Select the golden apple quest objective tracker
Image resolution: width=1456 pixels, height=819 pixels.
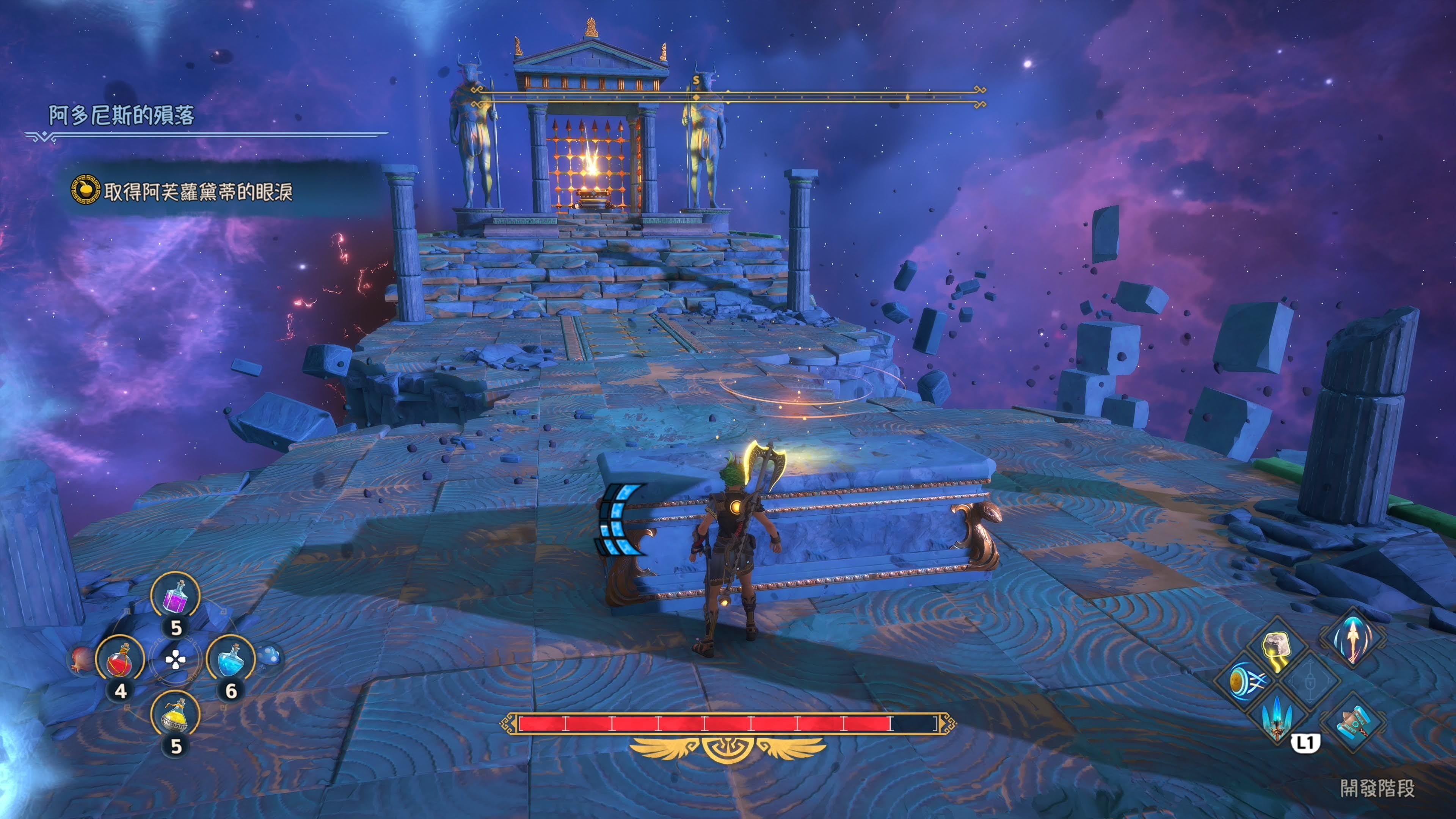pyautogui.click(x=85, y=190)
